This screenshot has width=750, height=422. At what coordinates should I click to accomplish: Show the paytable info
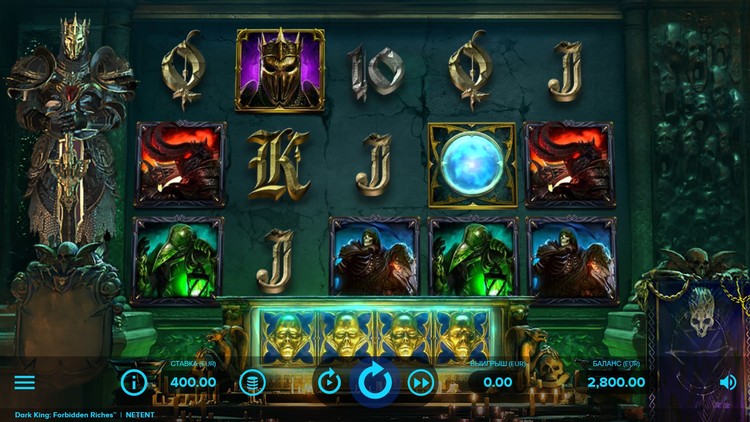134,381
